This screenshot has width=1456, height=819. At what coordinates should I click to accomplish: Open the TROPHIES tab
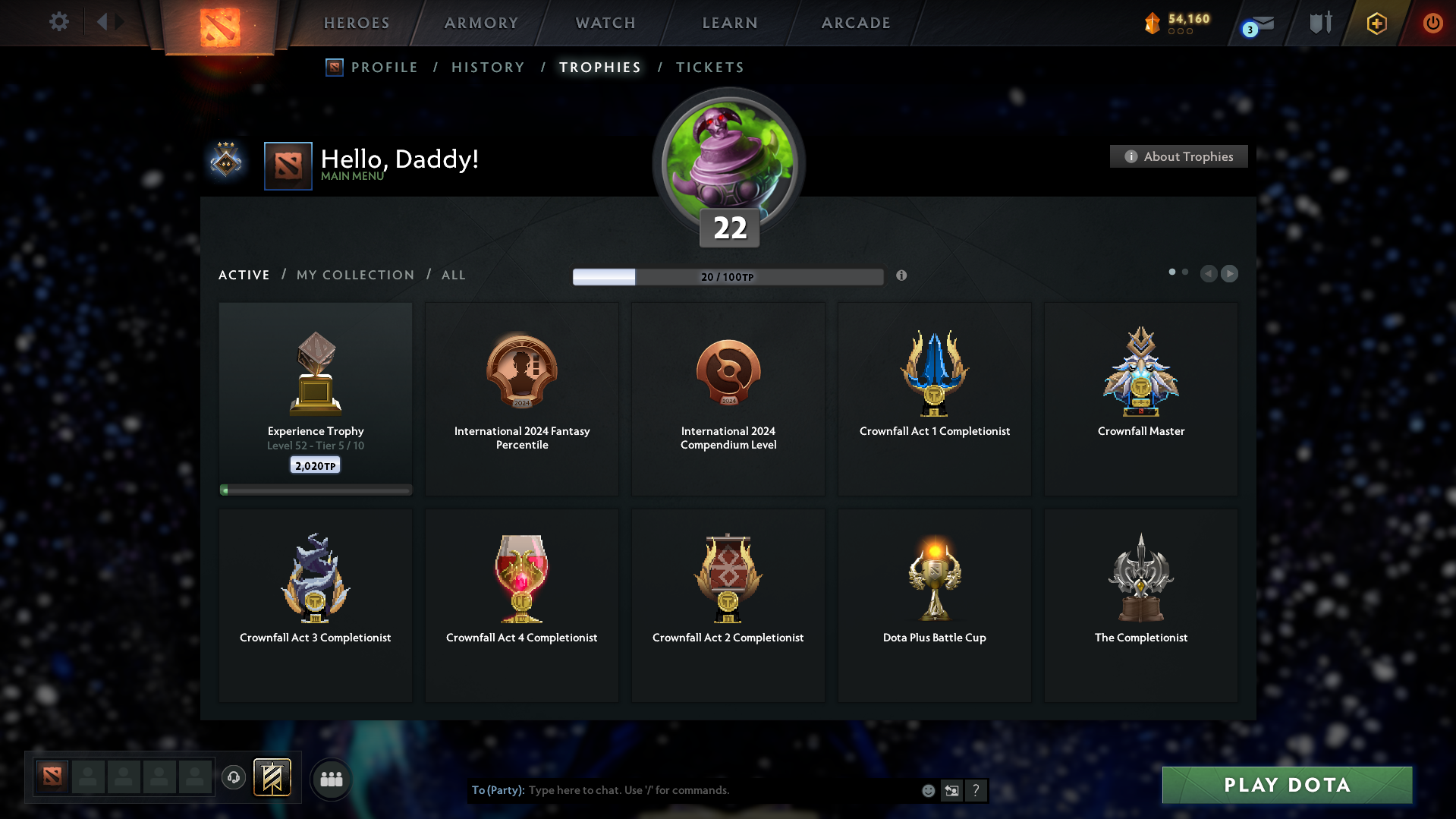point(599,67)
